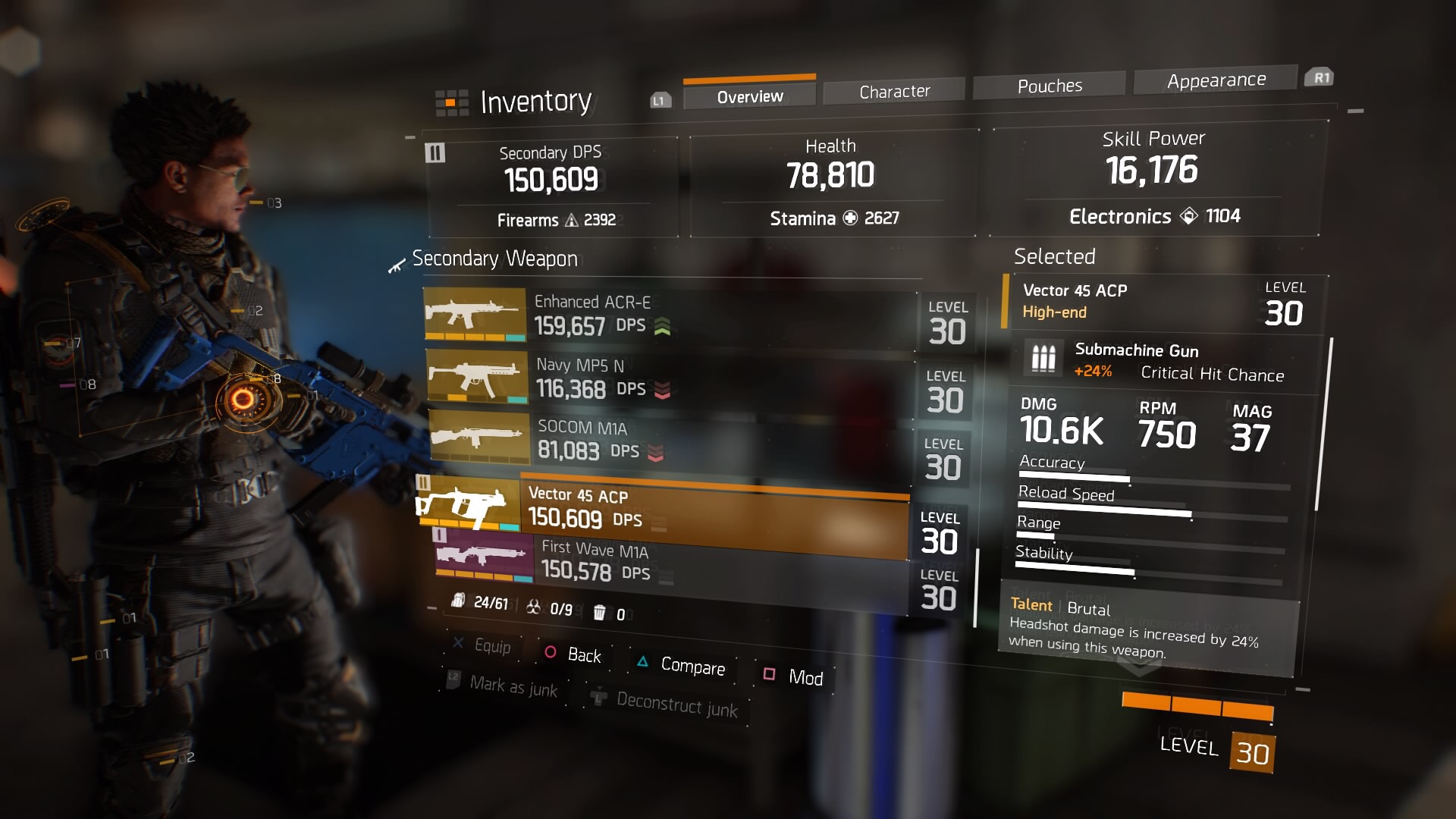Viewport: 1456px width, 819px height.
Task: Open the Appearance tab
Action: (x=1216, y=80)
